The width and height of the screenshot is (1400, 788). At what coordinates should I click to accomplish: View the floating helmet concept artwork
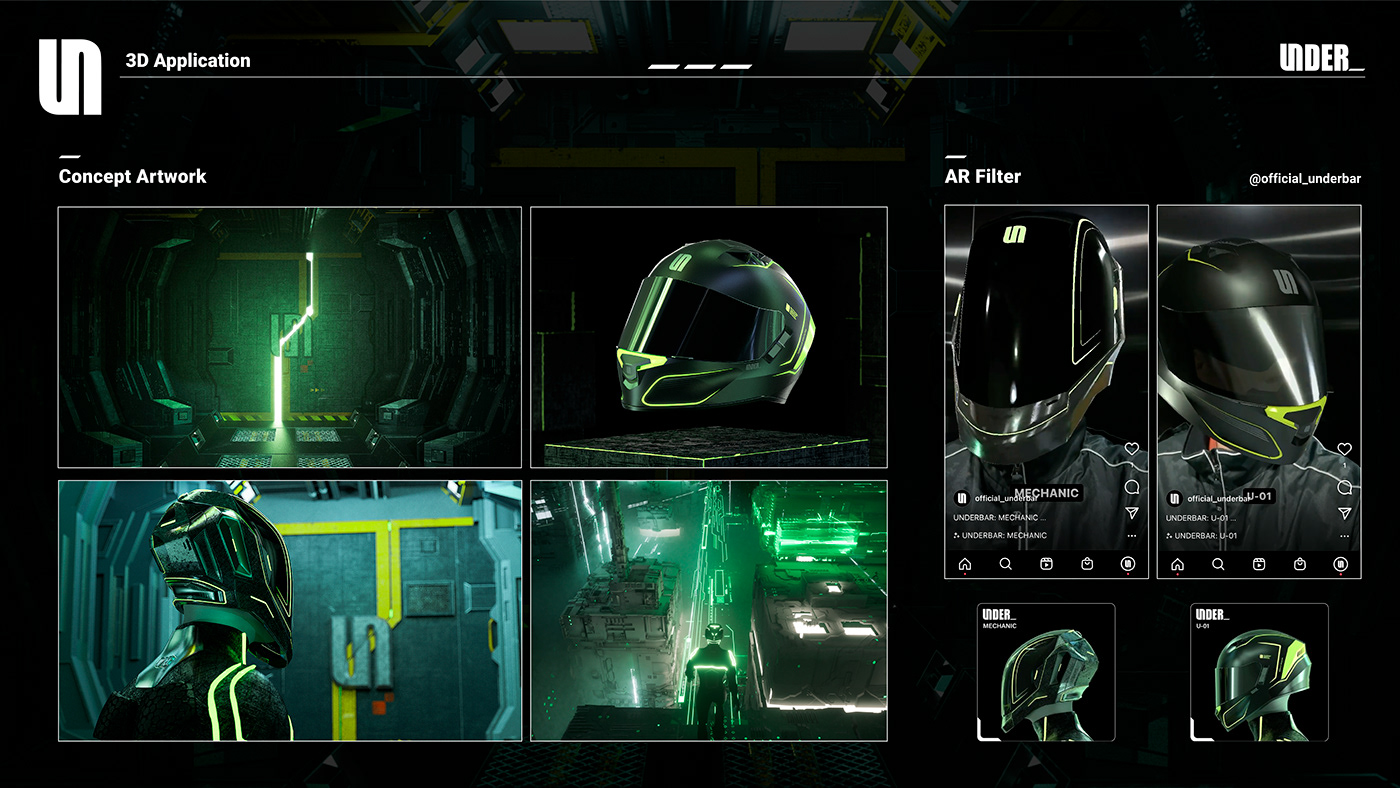click(x=708, y=337)
